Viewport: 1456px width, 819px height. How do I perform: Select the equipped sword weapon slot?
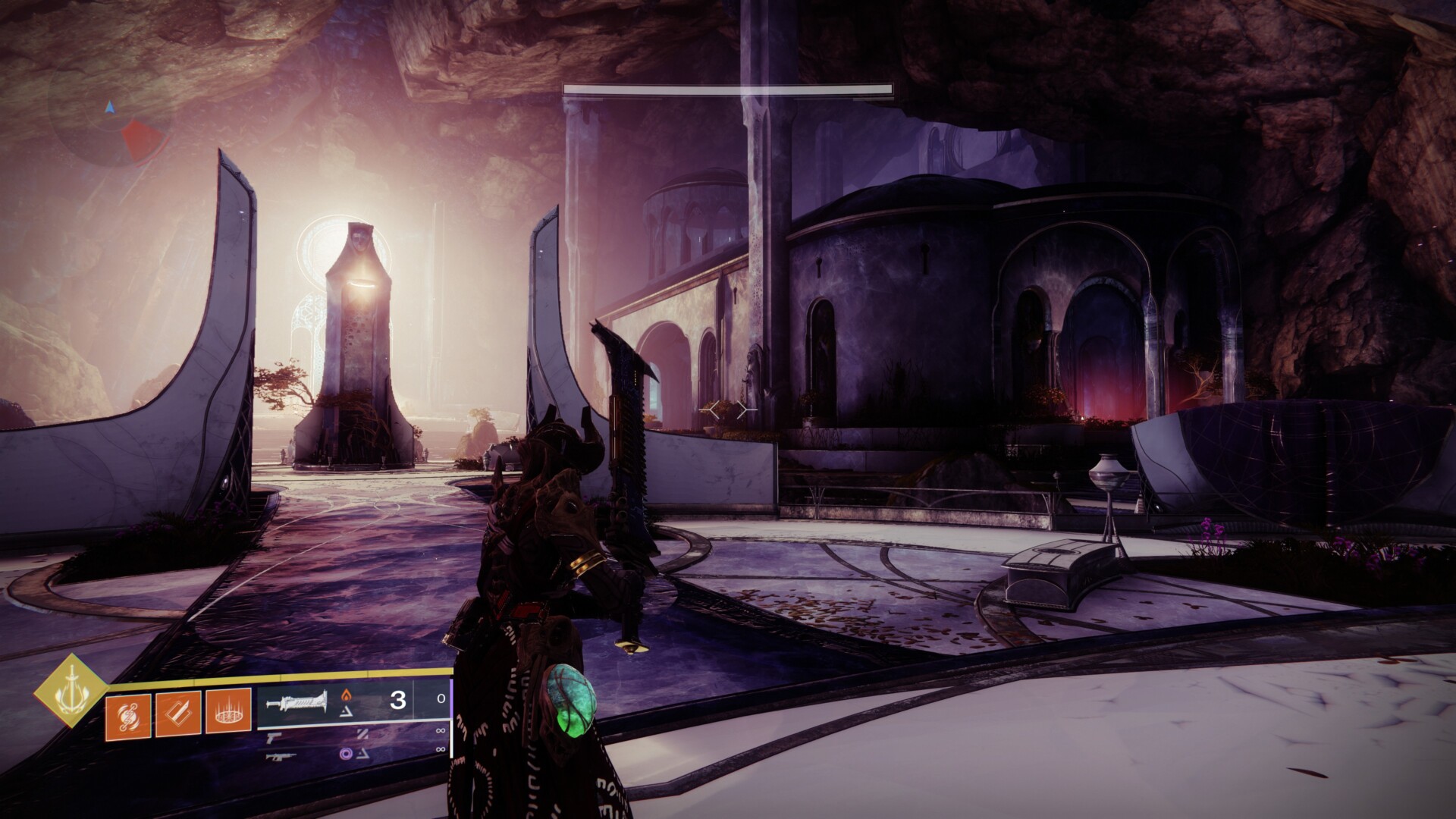tap(297, 701)
